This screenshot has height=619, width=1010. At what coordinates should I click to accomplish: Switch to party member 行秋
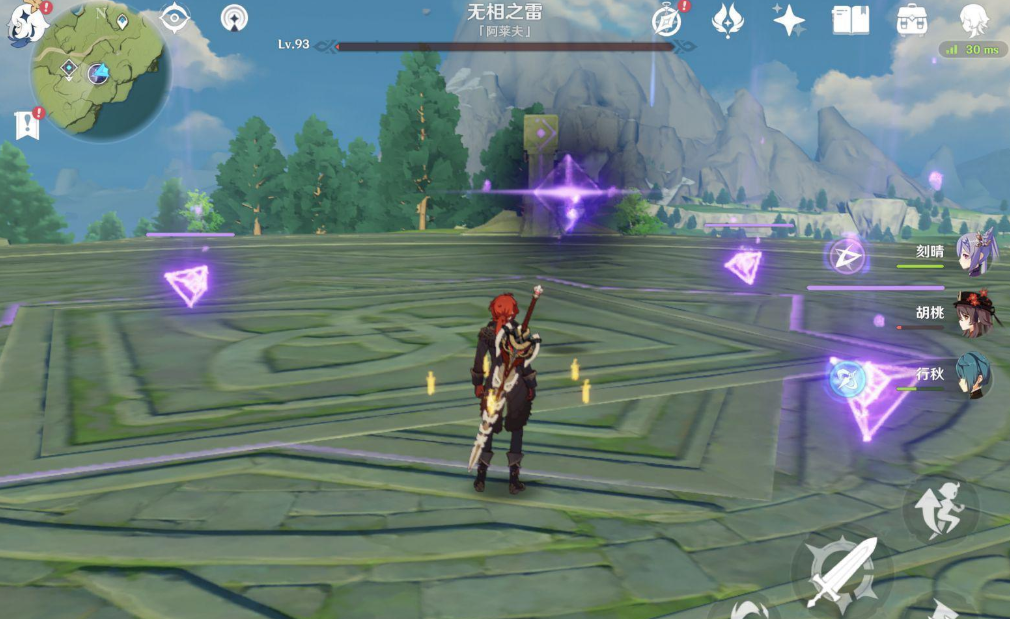[x=970, y=376]
